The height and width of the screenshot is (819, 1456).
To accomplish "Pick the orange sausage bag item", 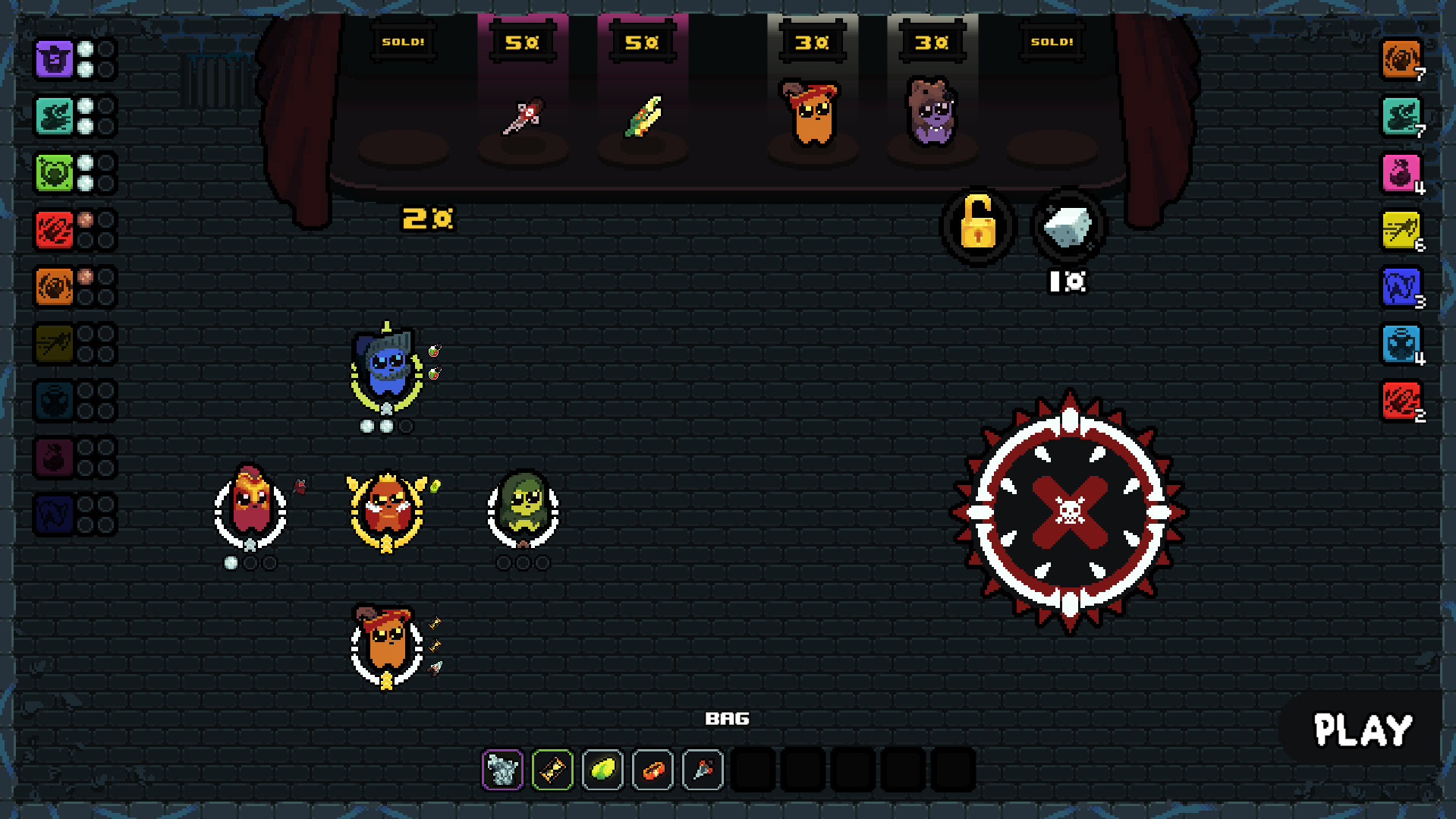I will click(653, 770).
